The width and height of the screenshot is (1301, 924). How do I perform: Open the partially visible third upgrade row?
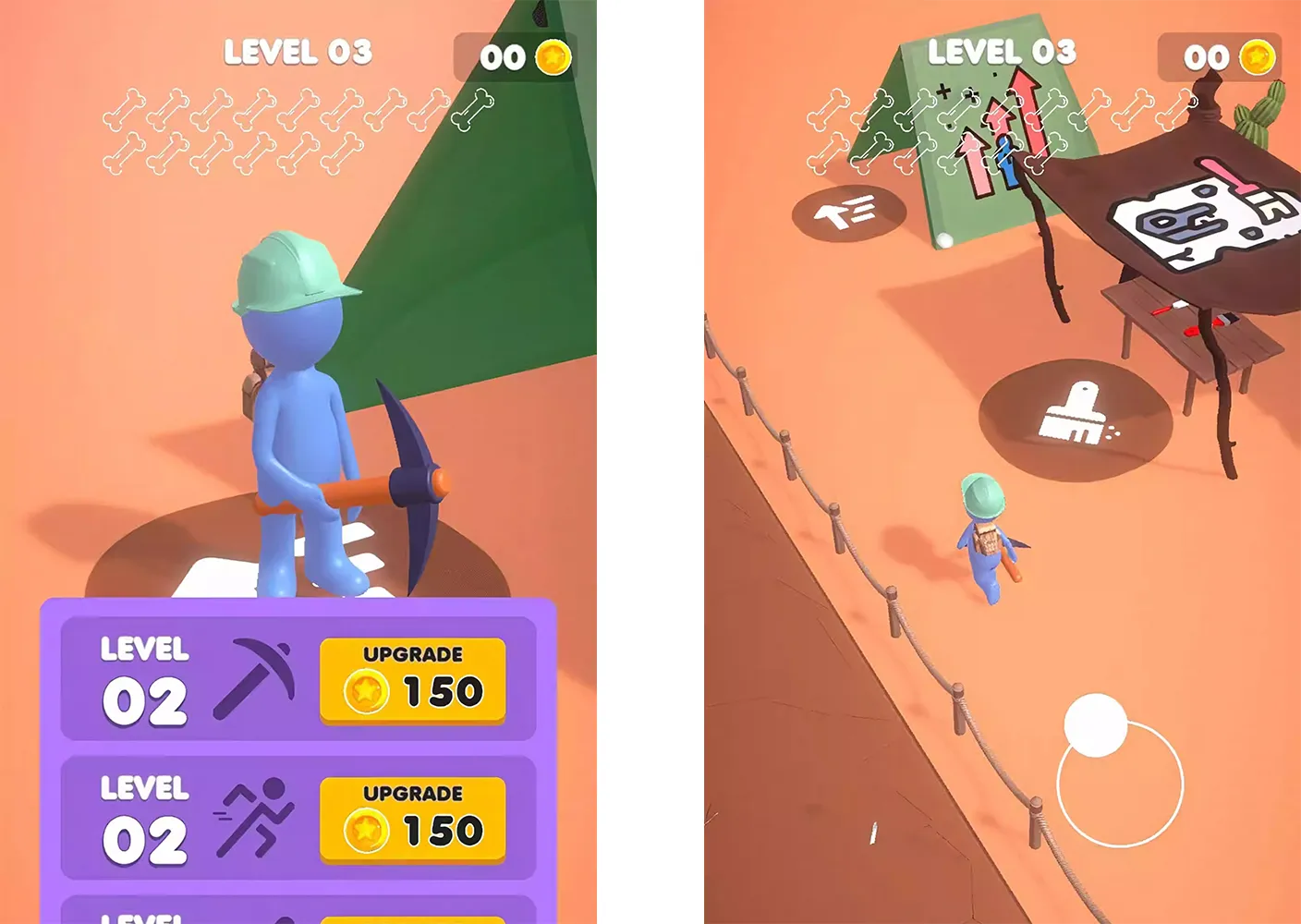(x=296, y=910)
